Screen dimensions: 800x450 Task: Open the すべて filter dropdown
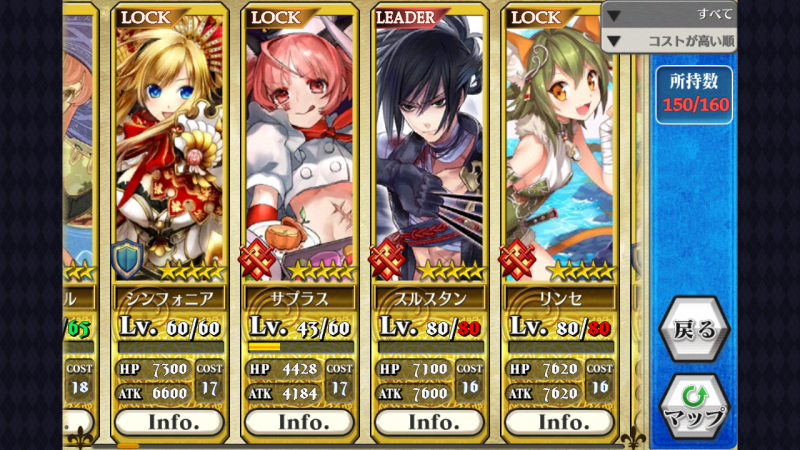668,14
